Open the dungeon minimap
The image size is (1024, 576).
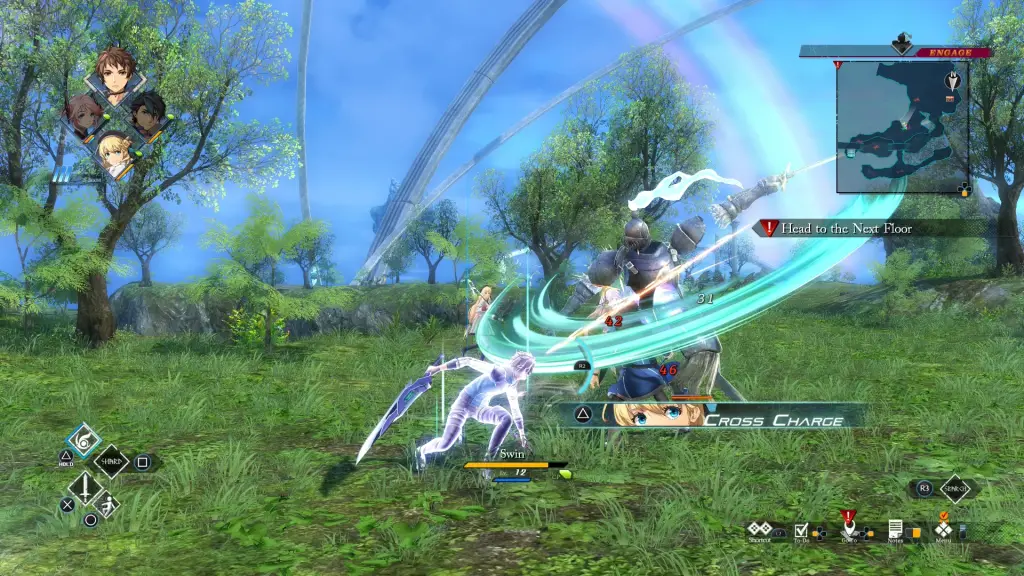[902, 125]
